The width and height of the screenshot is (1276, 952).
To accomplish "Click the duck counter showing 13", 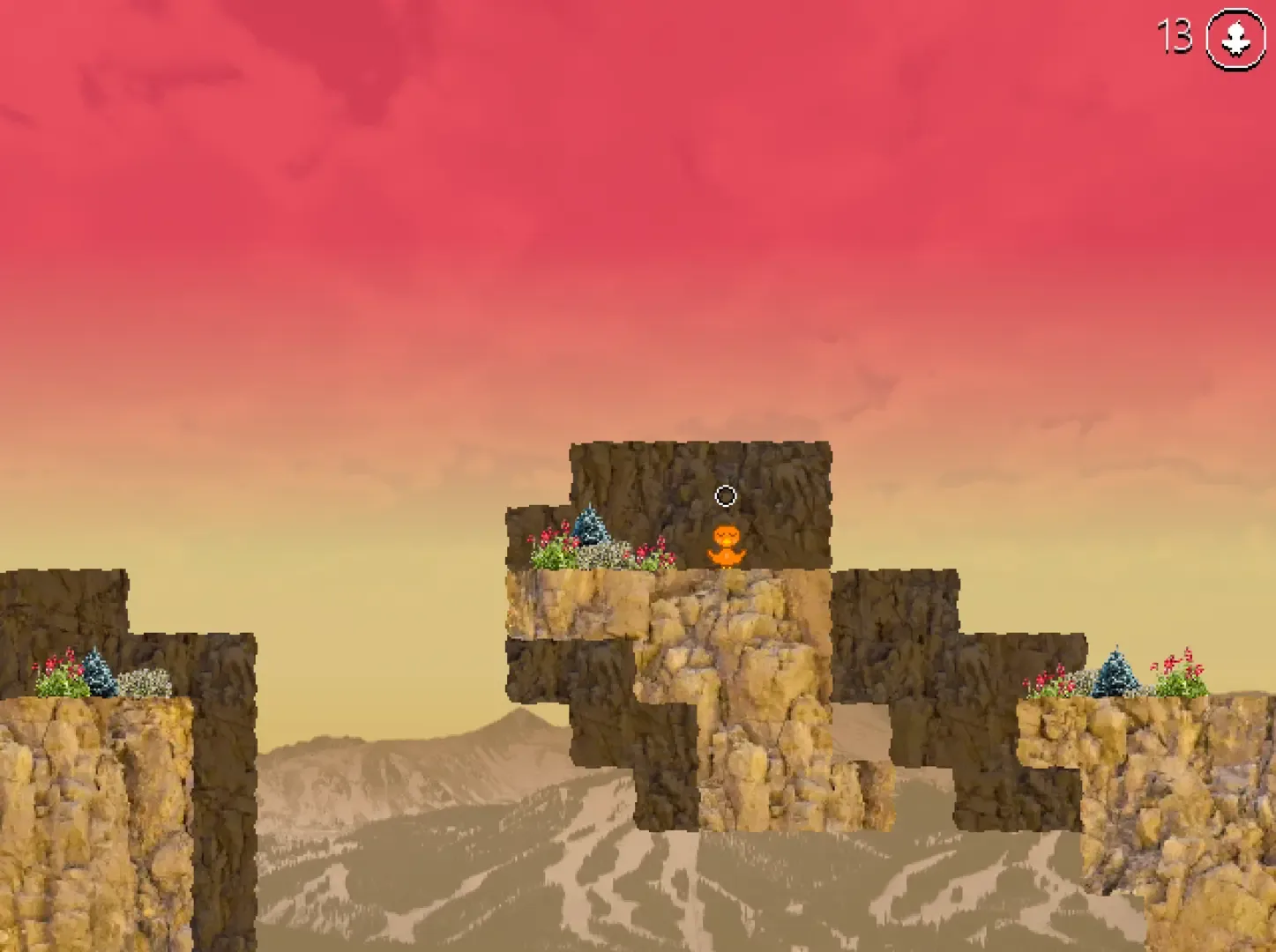I will point(1172,36).
